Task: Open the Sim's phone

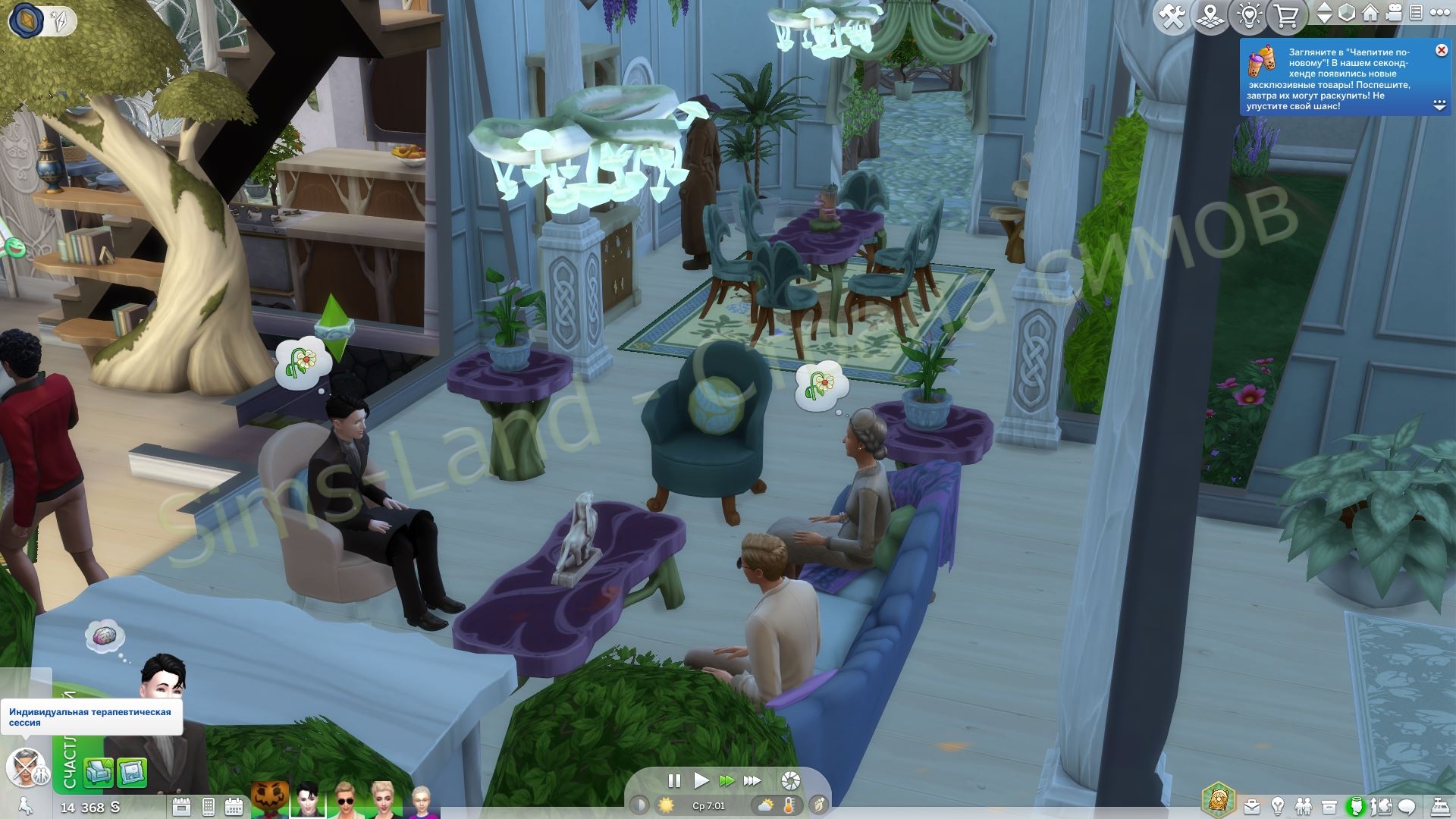Action: point(208,806)
